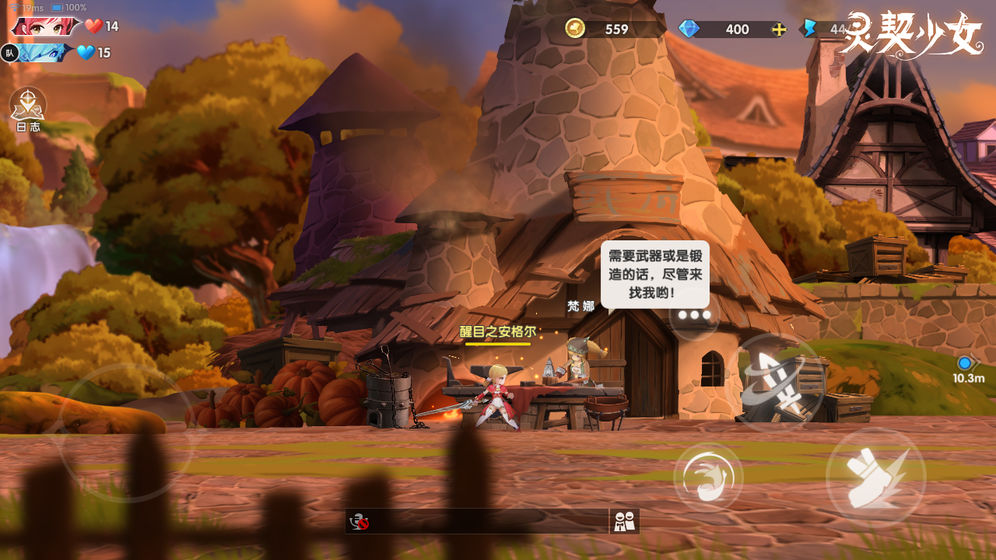Tap the three-dots talk bubble button
Image resolution: width=996 pixels, height=560 pixels.
click(693, 315)
